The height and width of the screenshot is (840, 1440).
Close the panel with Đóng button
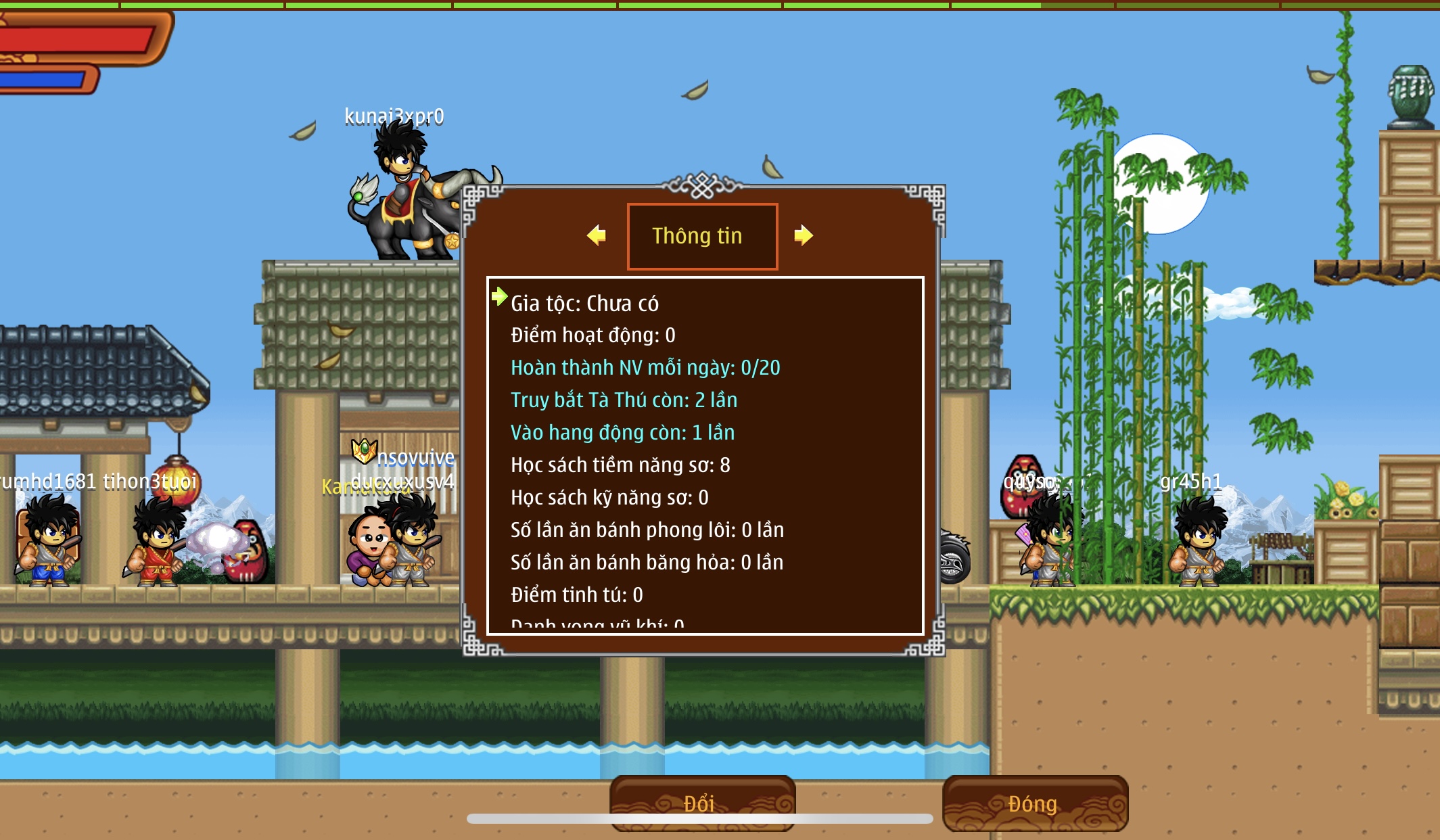coord(1034,802)
